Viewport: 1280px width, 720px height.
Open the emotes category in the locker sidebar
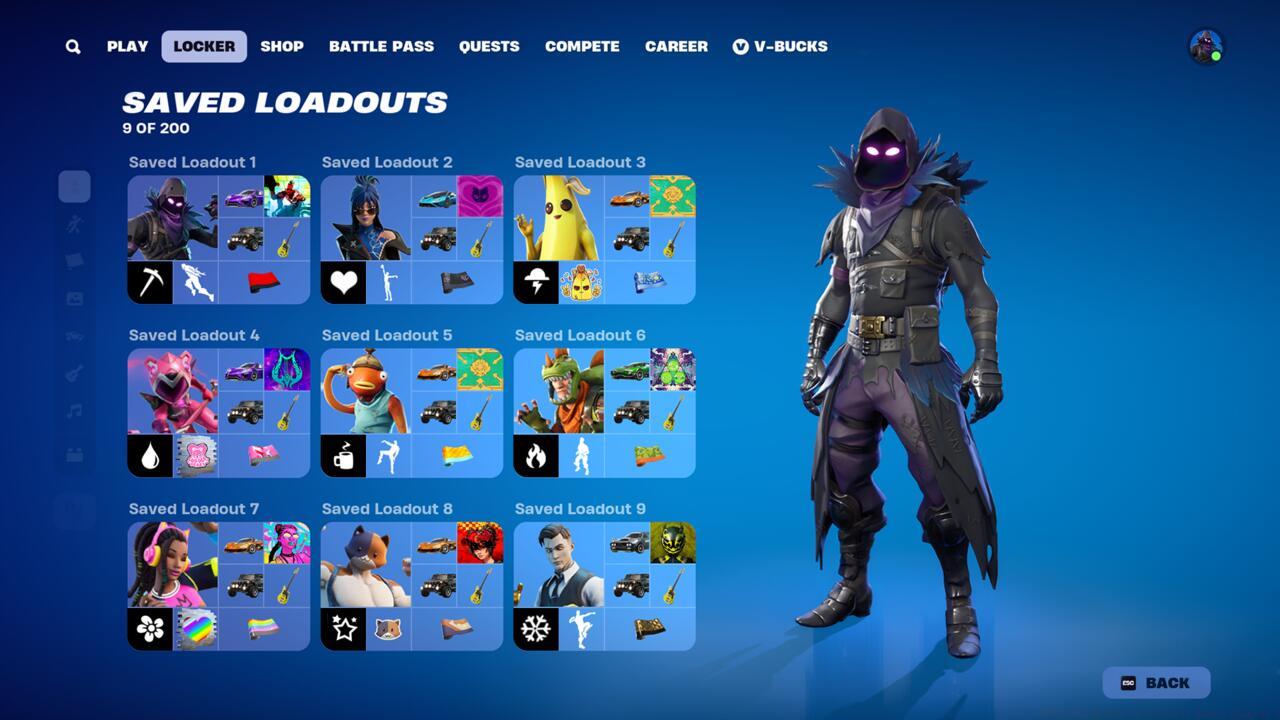(x=74, y=224)
